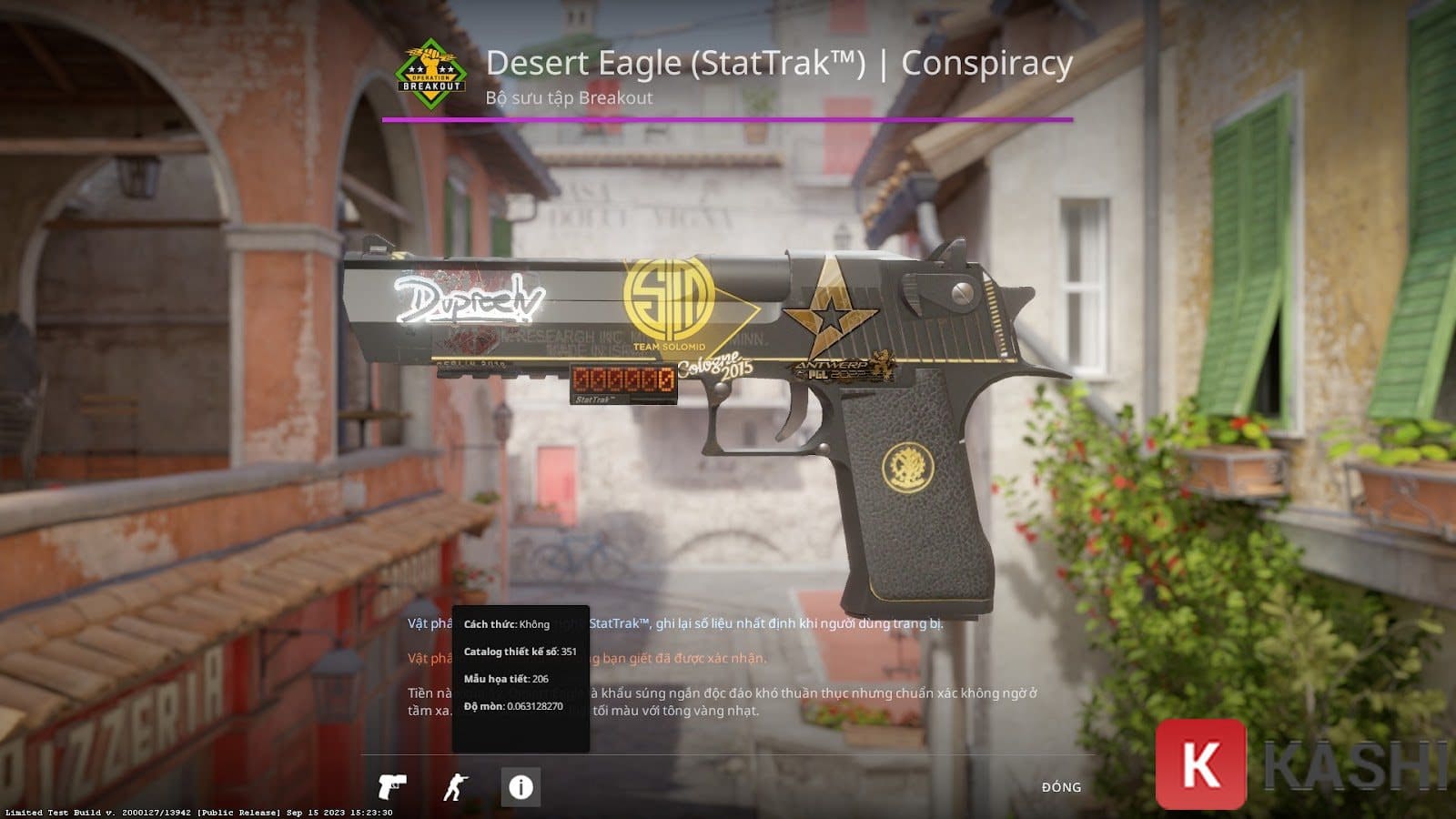Open the Bộ sưu tập Breakout collection
This screenshot has width=1456, height=819.
pyautogui.click(x=569, y=96)
